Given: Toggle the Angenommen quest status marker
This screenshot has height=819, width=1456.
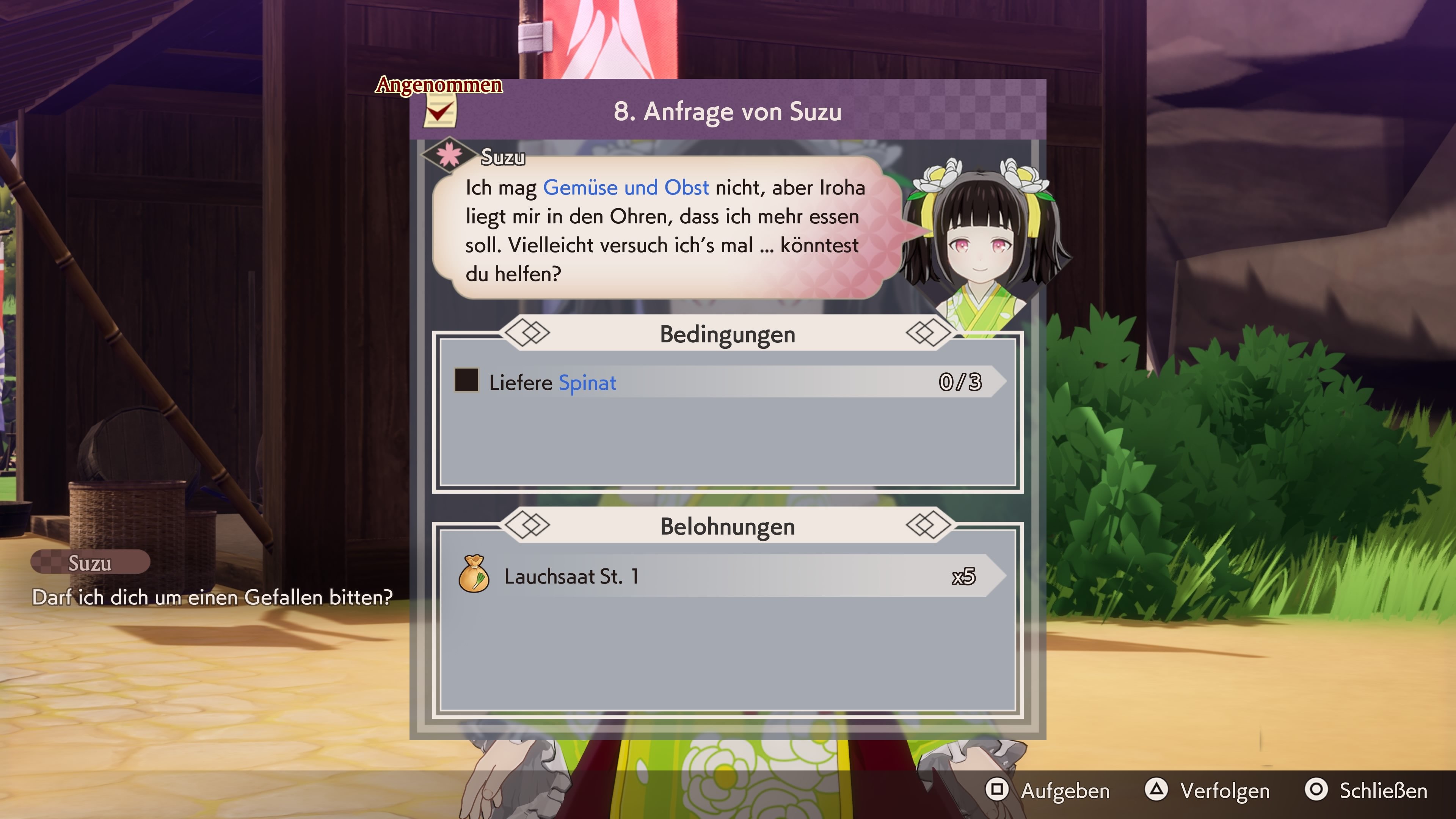Looking at the screenshot, I should point(439,86).
